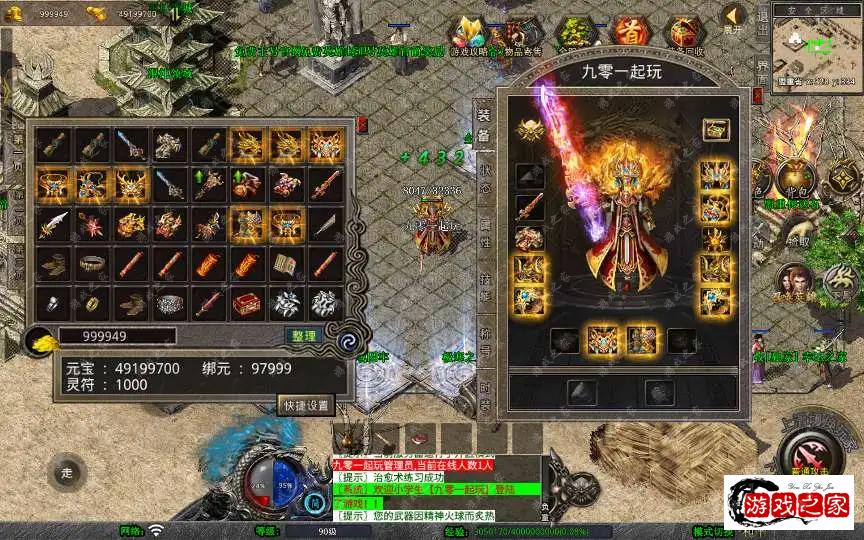The width and height of the screenshot is (864, 540).
Task: Open the 快捷设置 quick settings
Action: [306, 406]
